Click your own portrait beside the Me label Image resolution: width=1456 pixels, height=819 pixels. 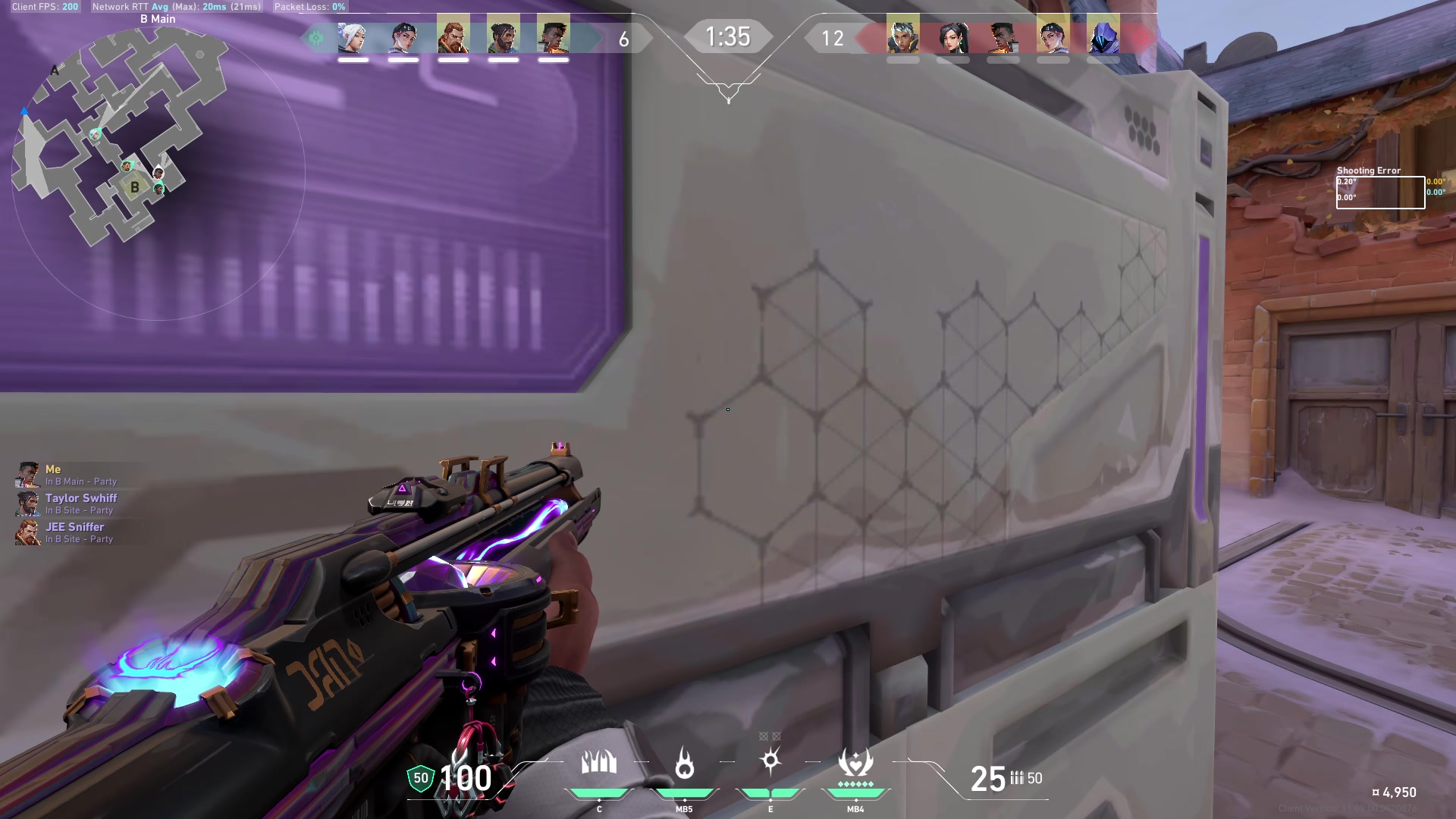27,473
